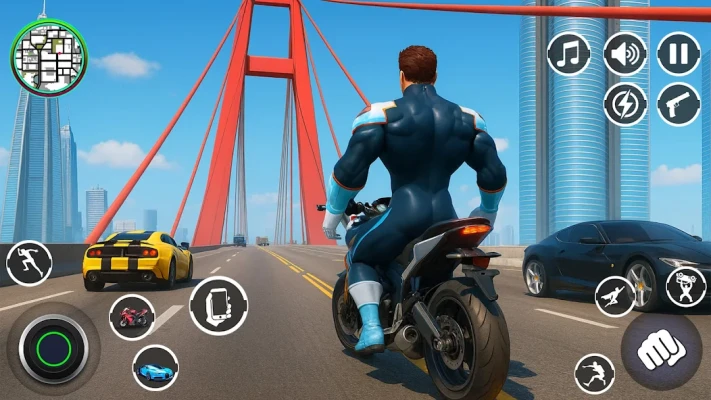
Task: Use the car-lifting strength ability
Action: click(x=685, y=286)
